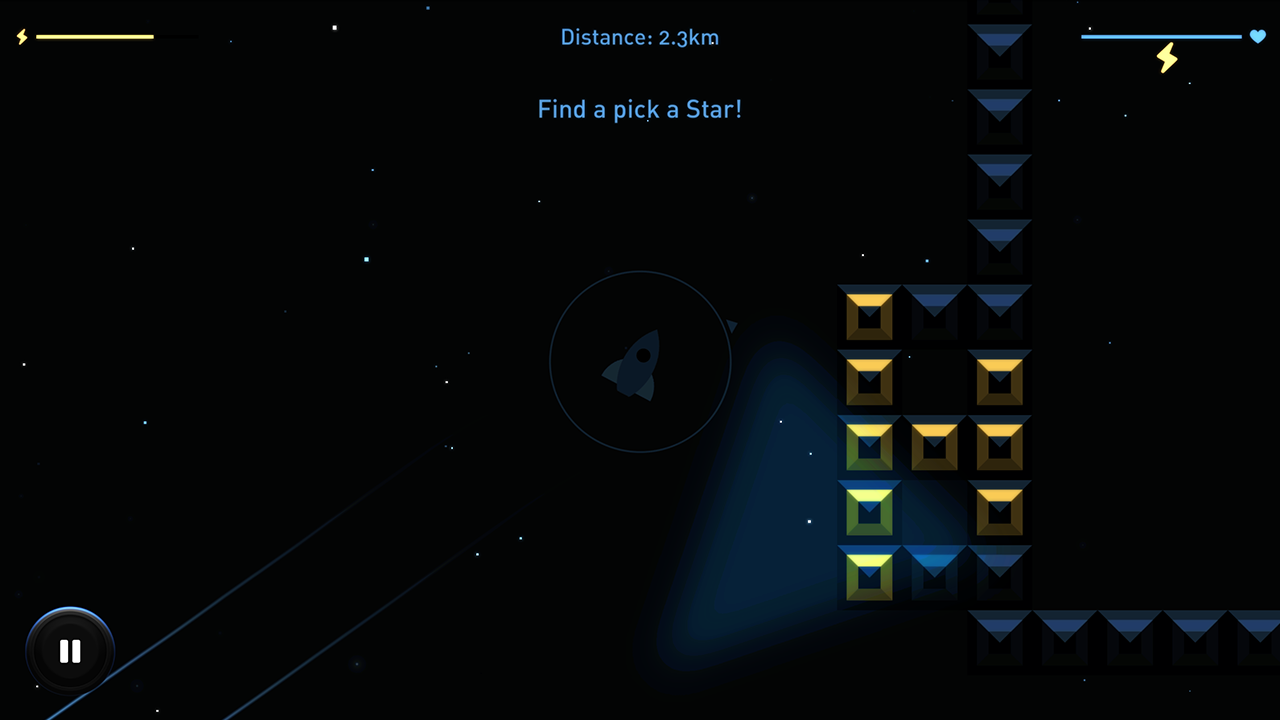Click the yellow star in the middle row

coord(934,446)
